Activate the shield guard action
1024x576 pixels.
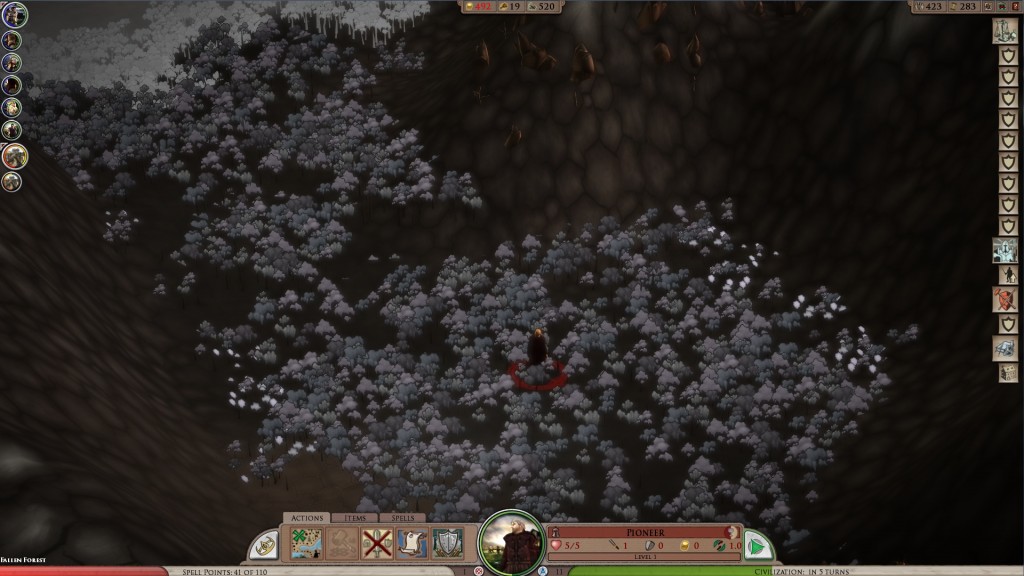point(447,543)
